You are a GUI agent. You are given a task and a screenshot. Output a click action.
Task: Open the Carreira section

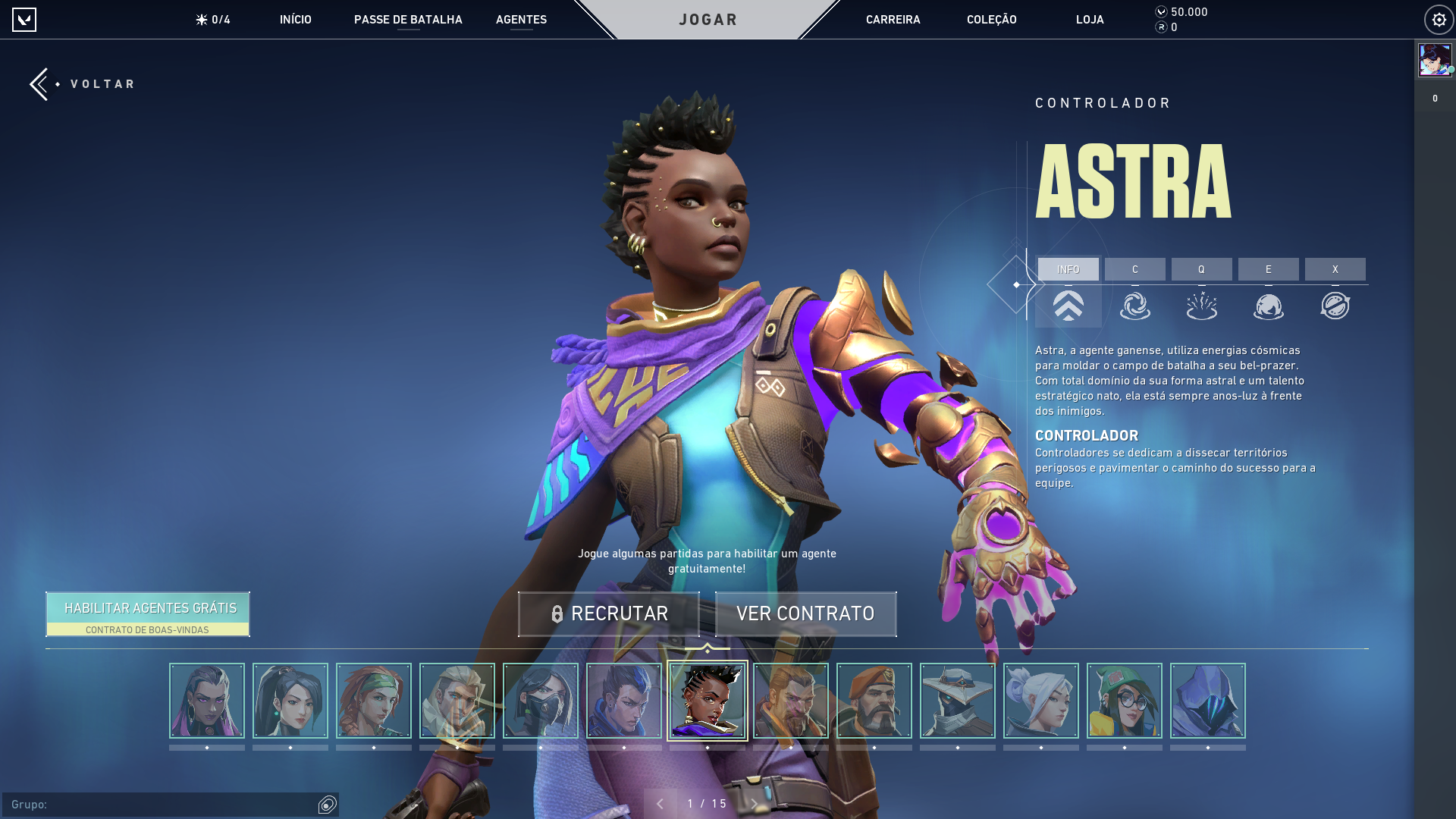tap(893, 20)
